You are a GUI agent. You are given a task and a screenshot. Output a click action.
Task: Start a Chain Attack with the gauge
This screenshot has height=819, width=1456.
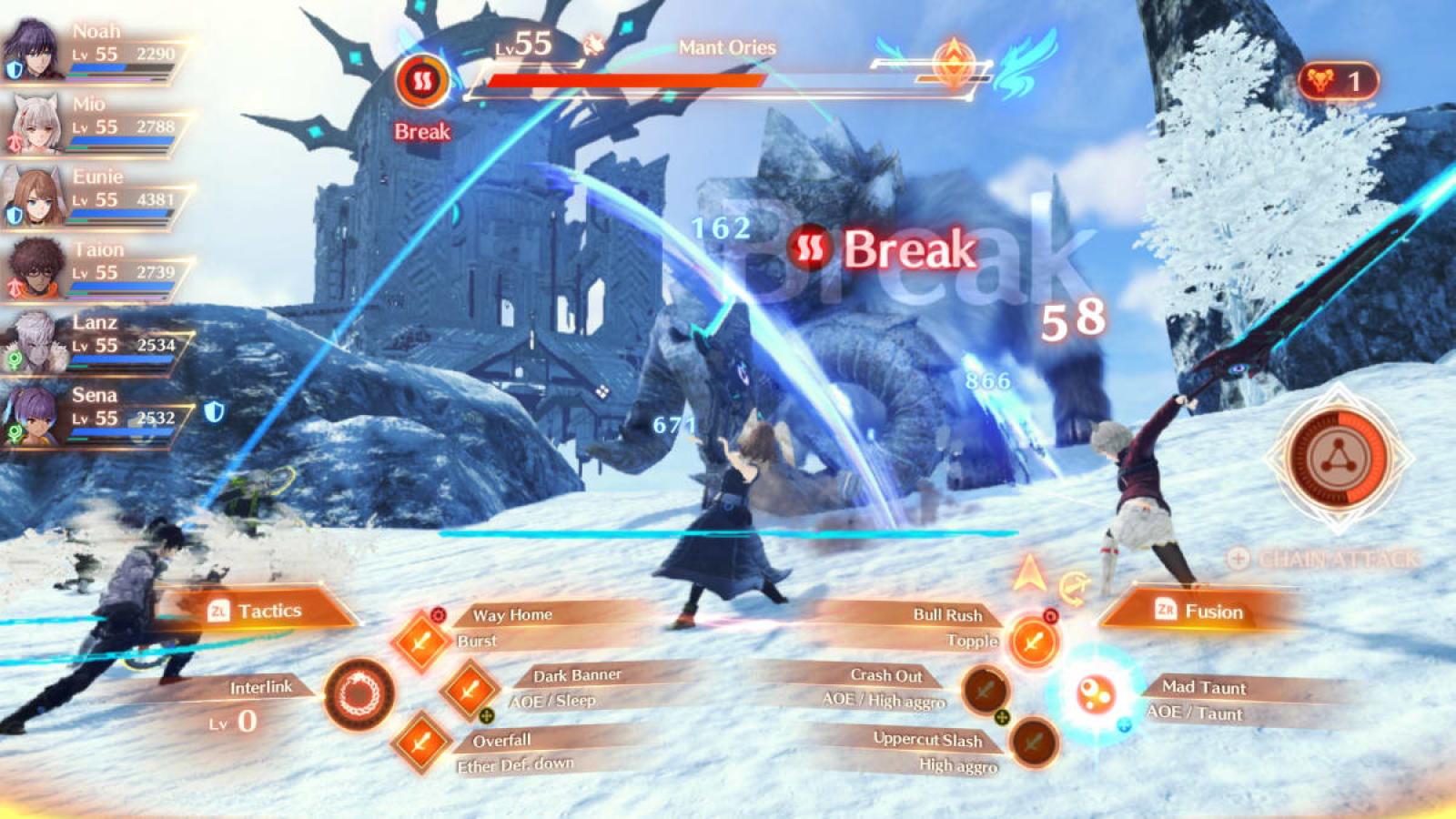(1339, 457)
